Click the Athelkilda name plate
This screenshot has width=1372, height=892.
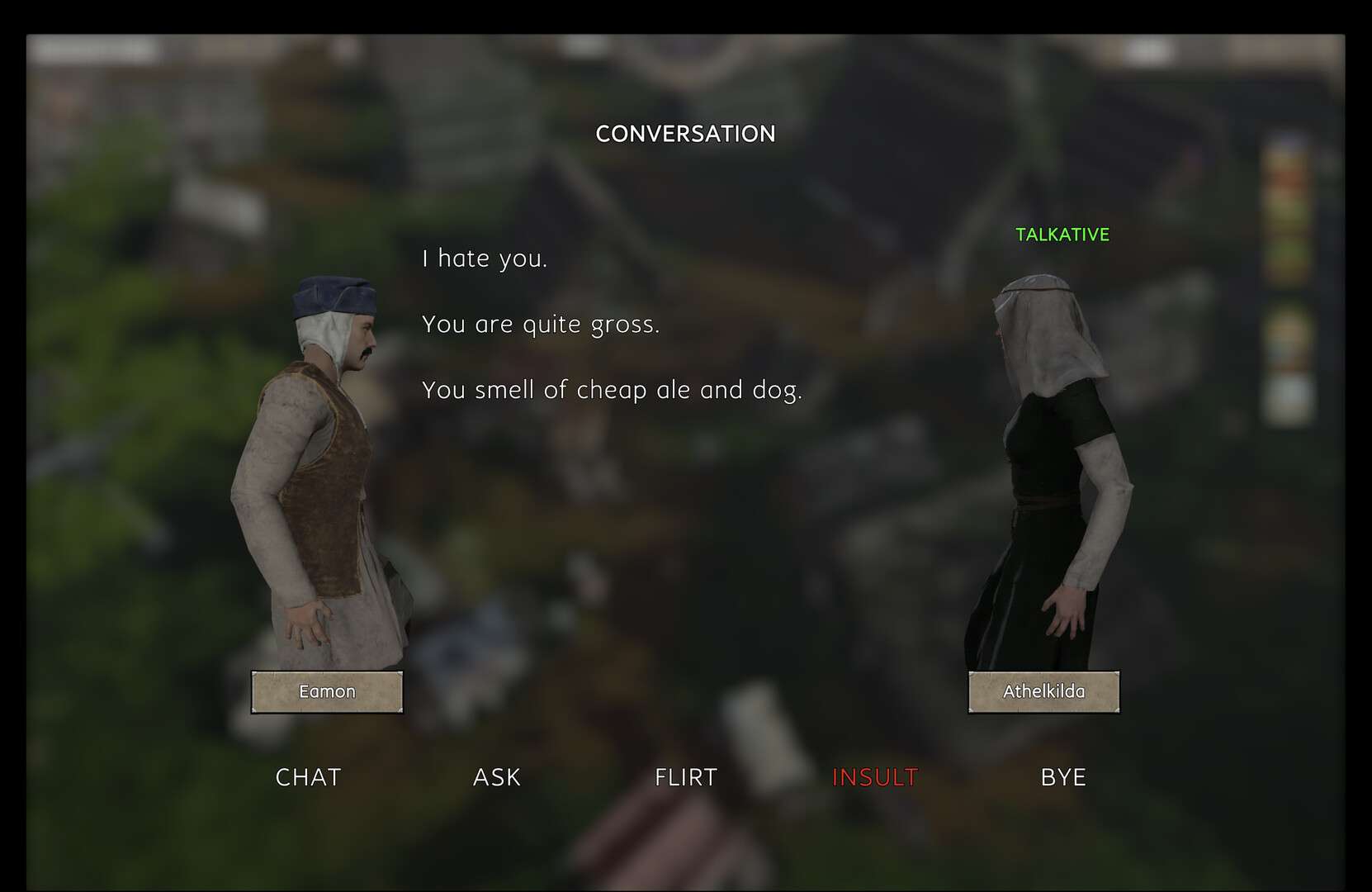pyautogui.click(x=1043, y=692)
